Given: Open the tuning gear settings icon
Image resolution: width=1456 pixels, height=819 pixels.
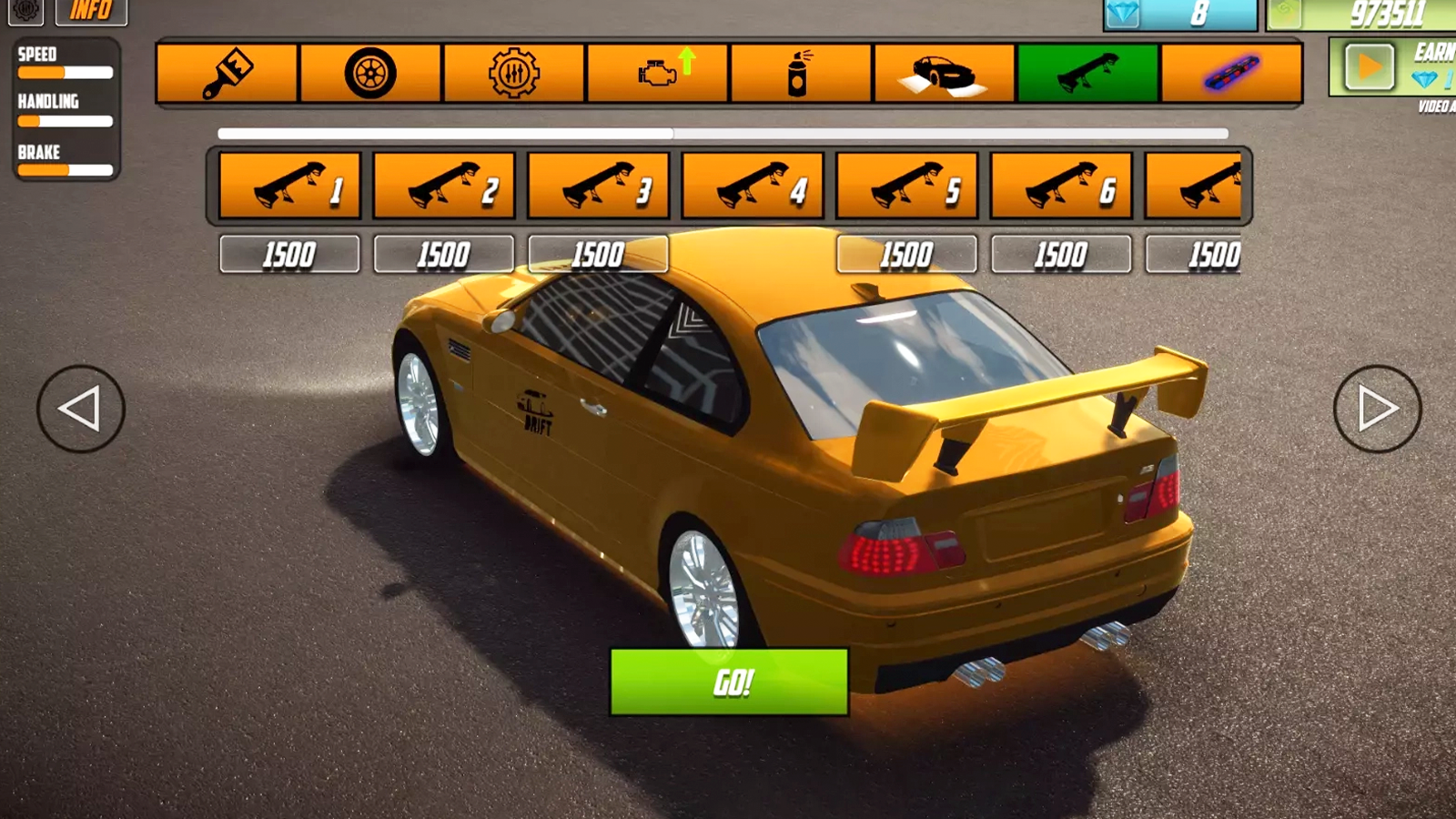Looking at the screenshot, I should click(514, 72).
